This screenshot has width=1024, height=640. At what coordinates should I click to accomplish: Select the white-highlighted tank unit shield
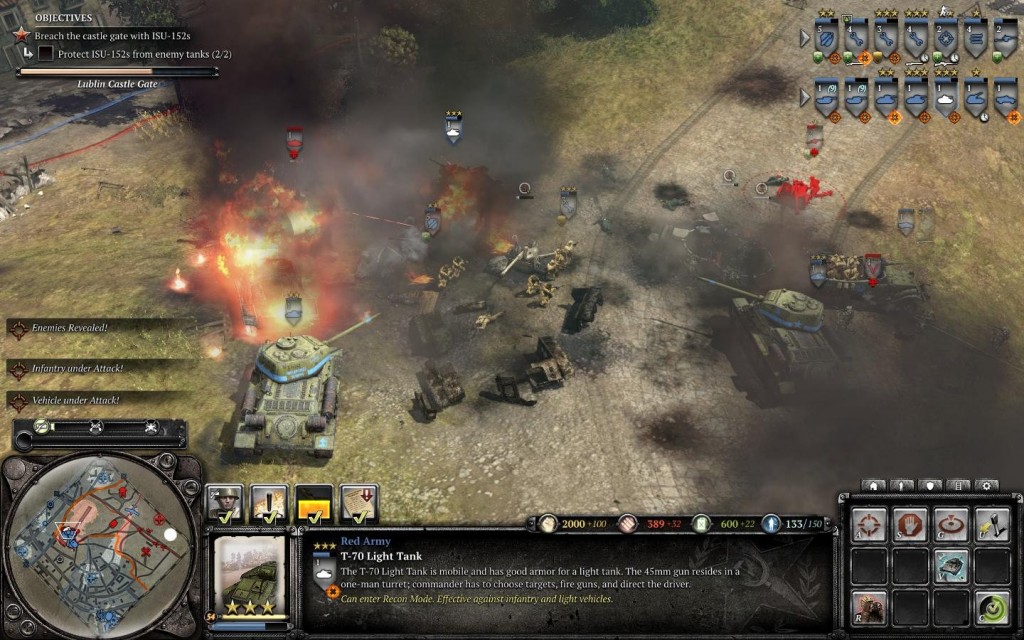945,100
